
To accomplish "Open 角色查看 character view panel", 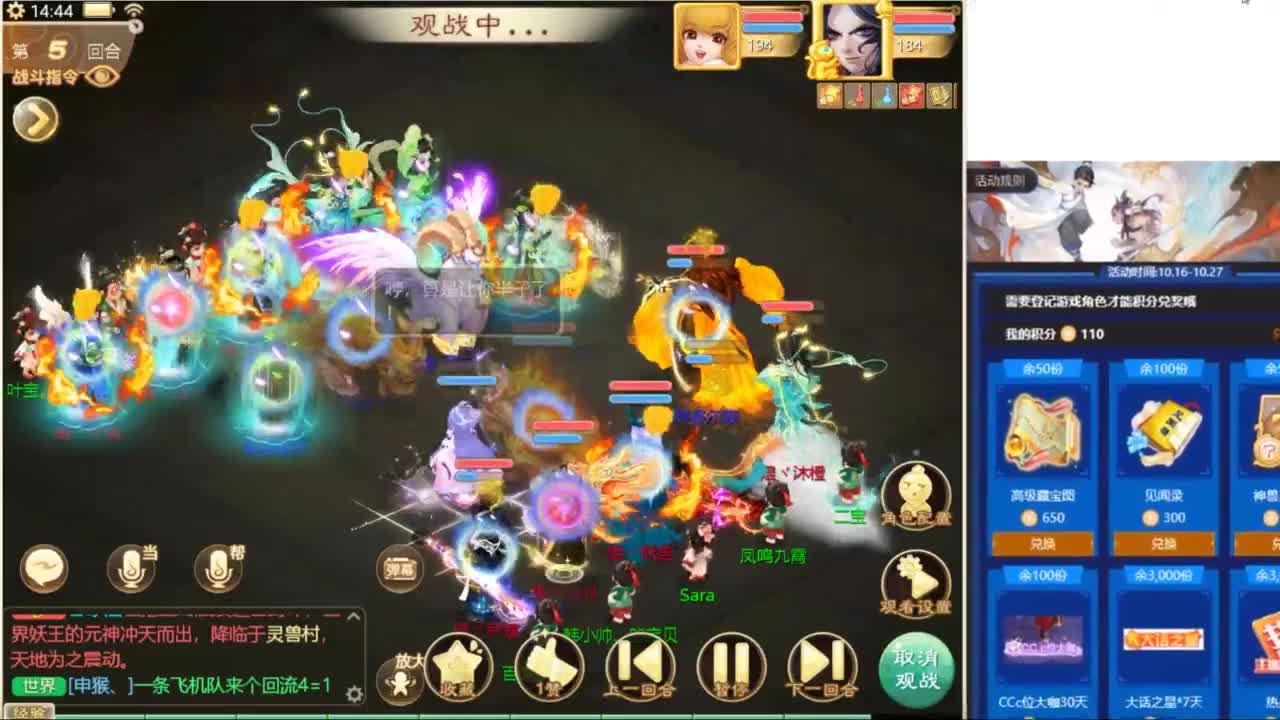I will click(915, 490).
